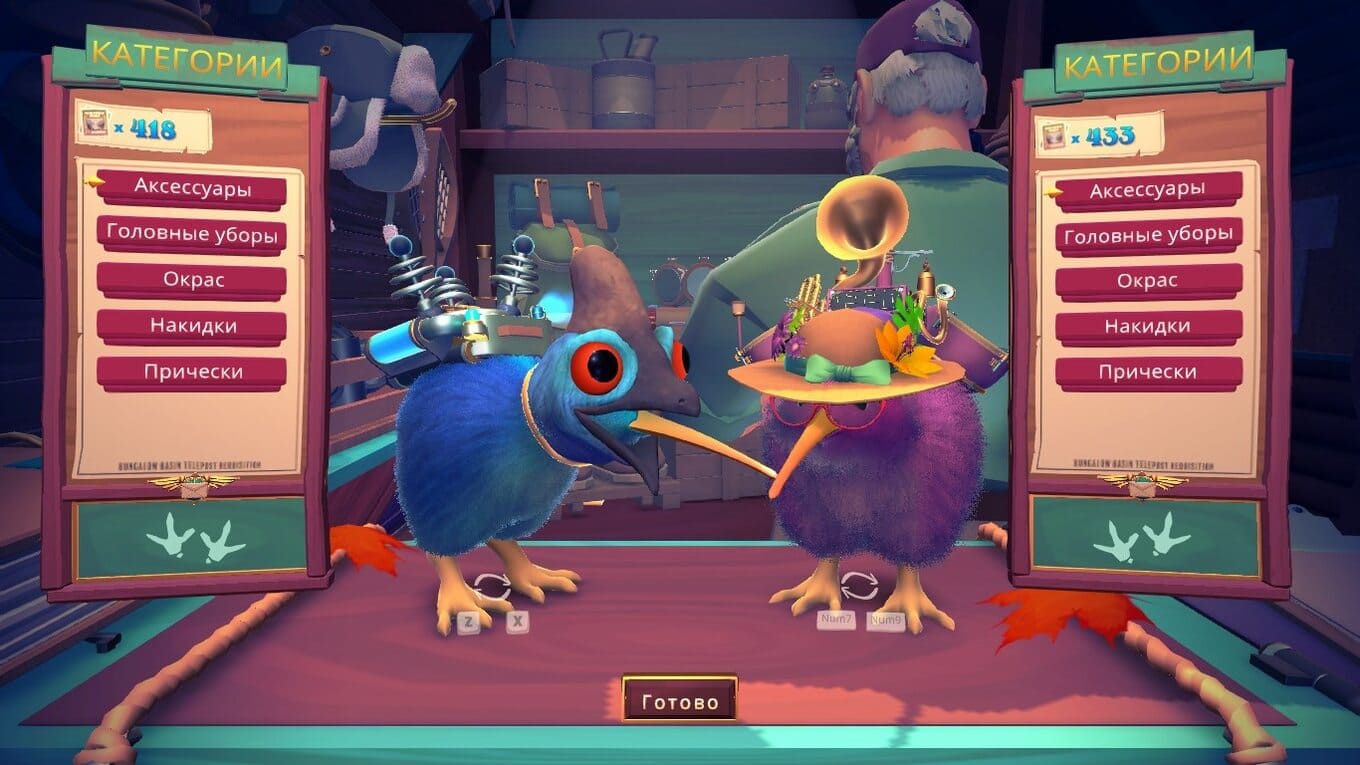Select Головные уборы in the 418-coin panel

click(x=192, y=234)
